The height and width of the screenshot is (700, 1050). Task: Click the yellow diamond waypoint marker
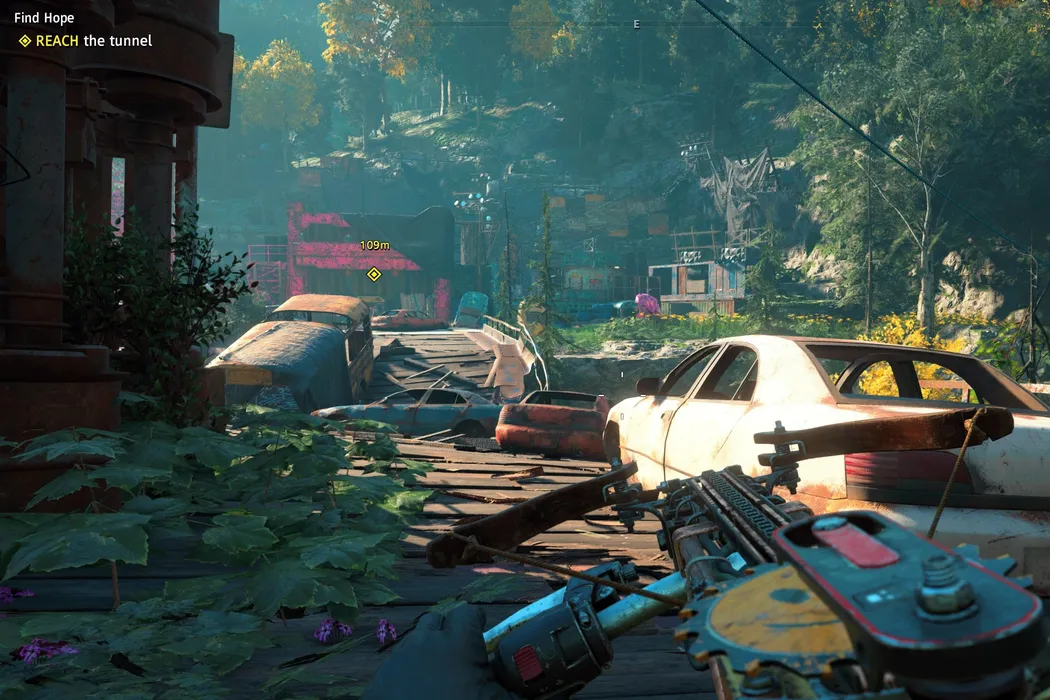click(x=374, y=274)
